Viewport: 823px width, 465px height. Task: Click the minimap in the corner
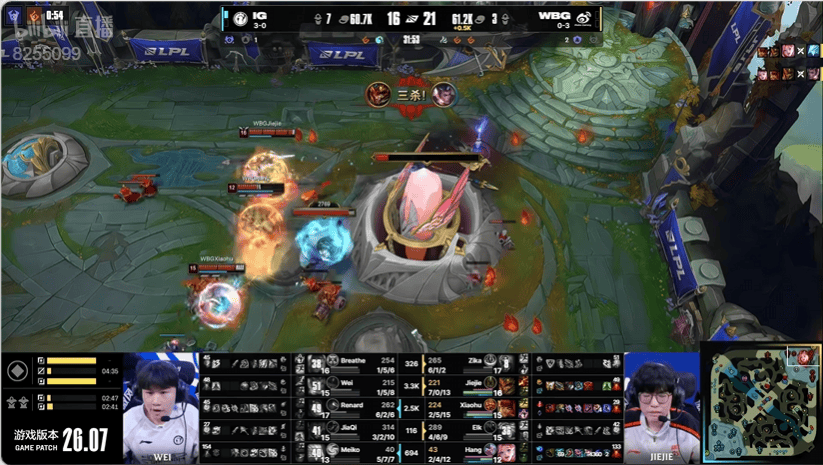[762, 404]
